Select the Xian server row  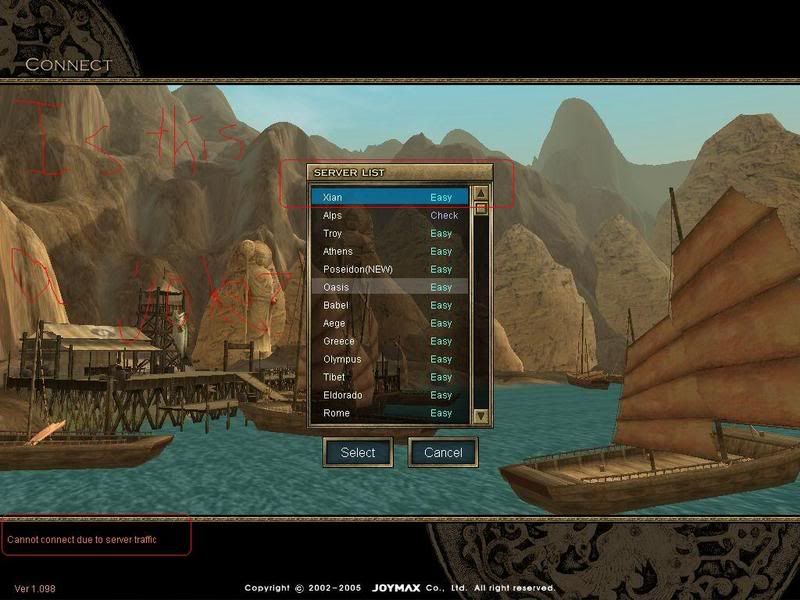pos(388,197)
